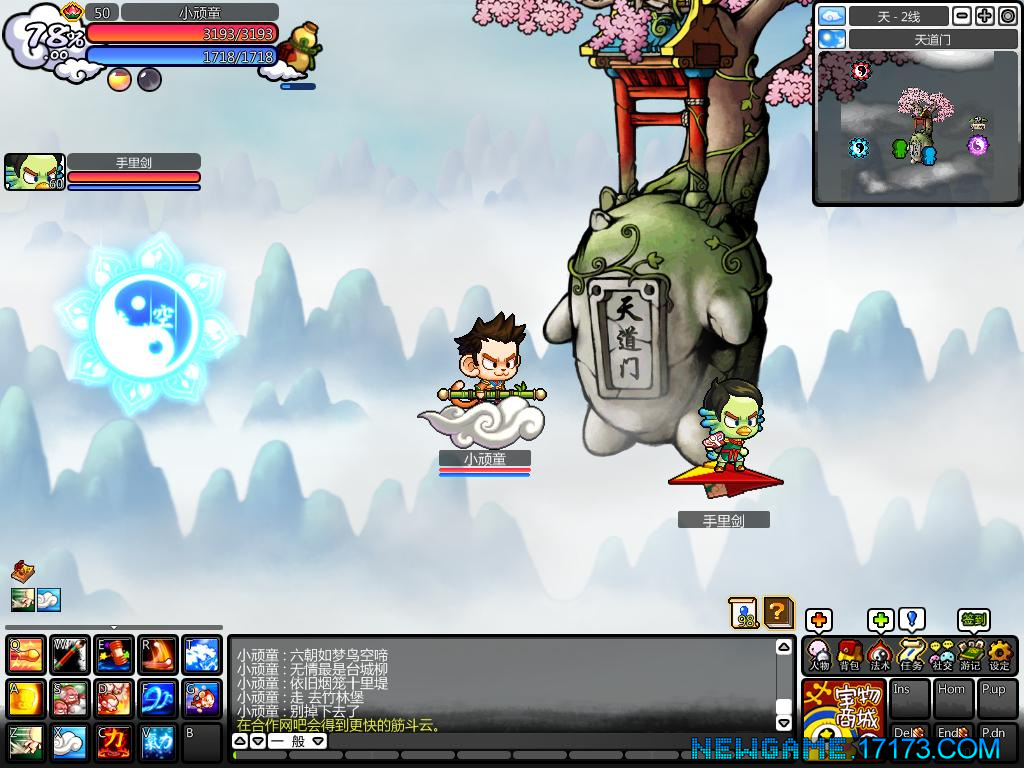
Task: Open the 背包 backpack
Action: click(x=849, y=654)
